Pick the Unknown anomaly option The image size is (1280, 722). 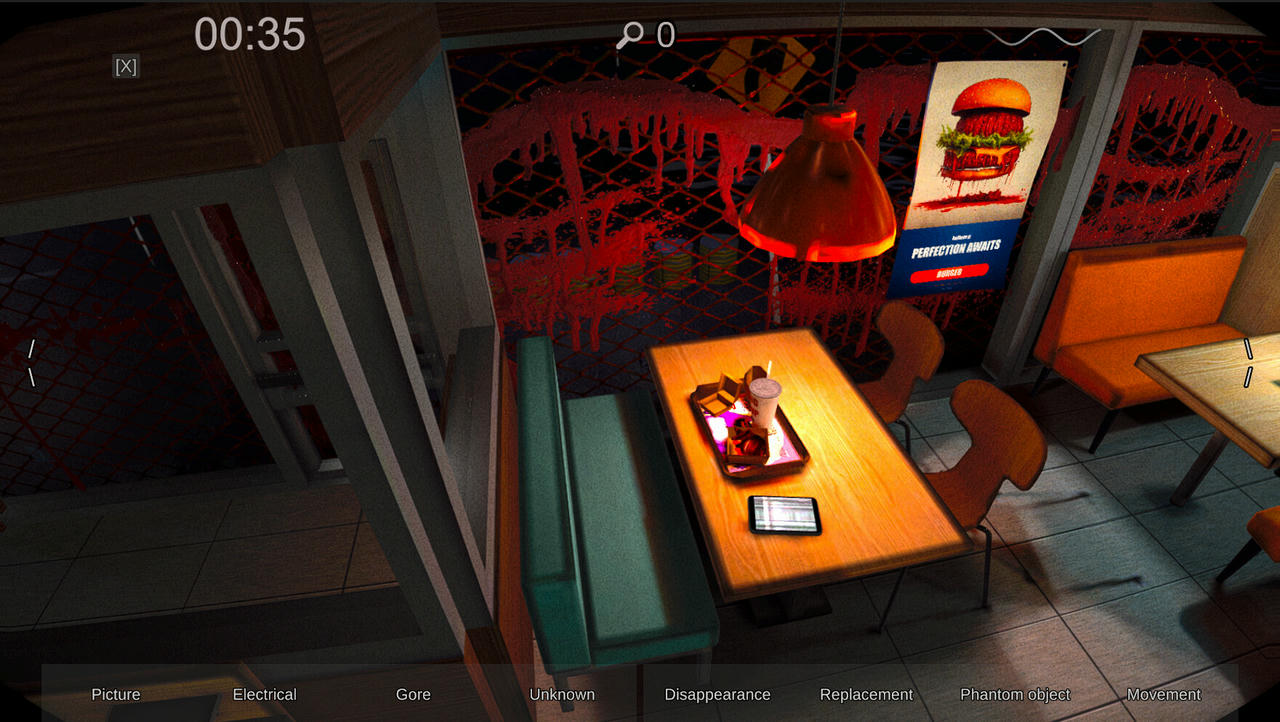562,694
